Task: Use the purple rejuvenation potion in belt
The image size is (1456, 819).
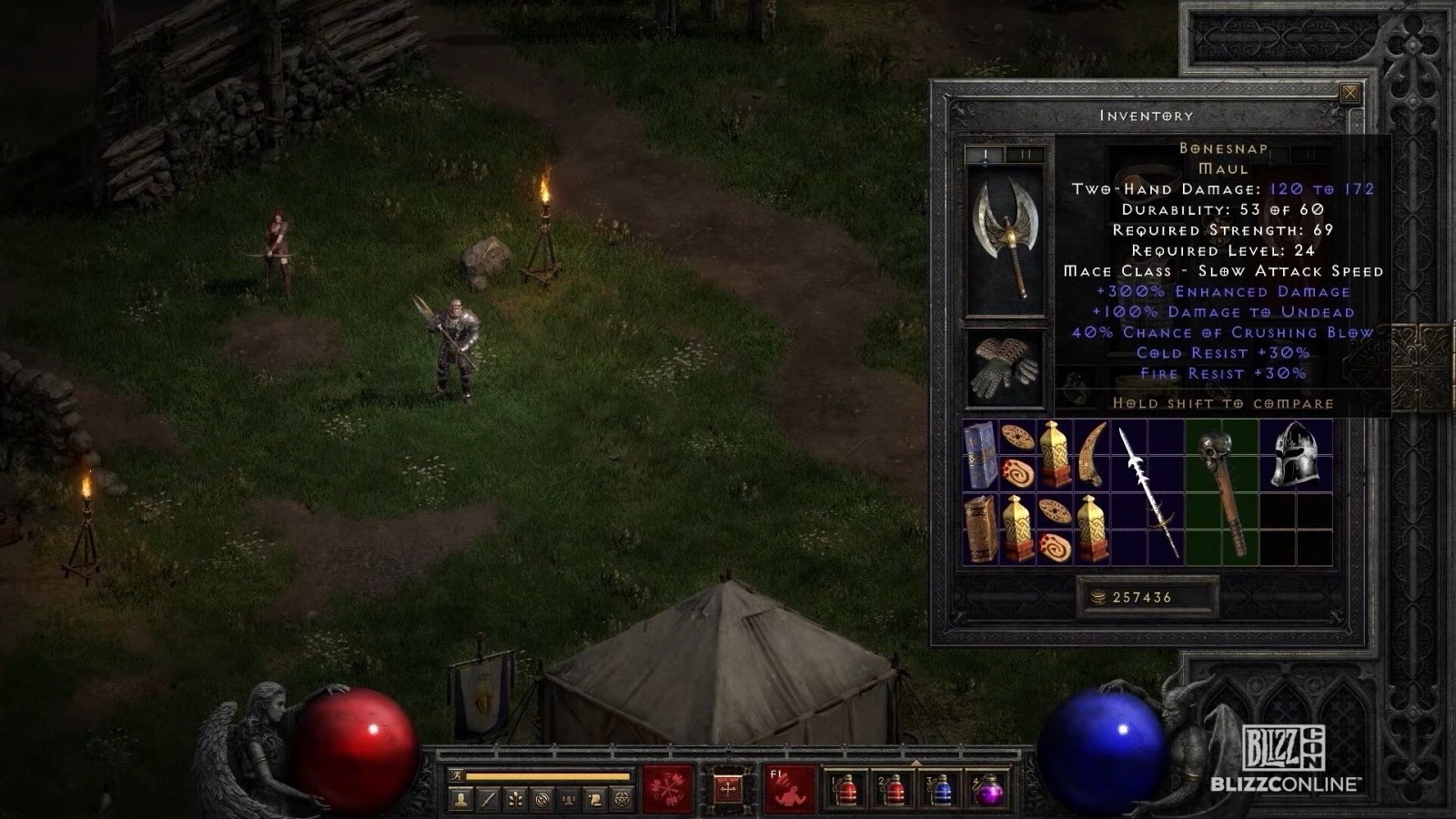Action: [988, 790]
